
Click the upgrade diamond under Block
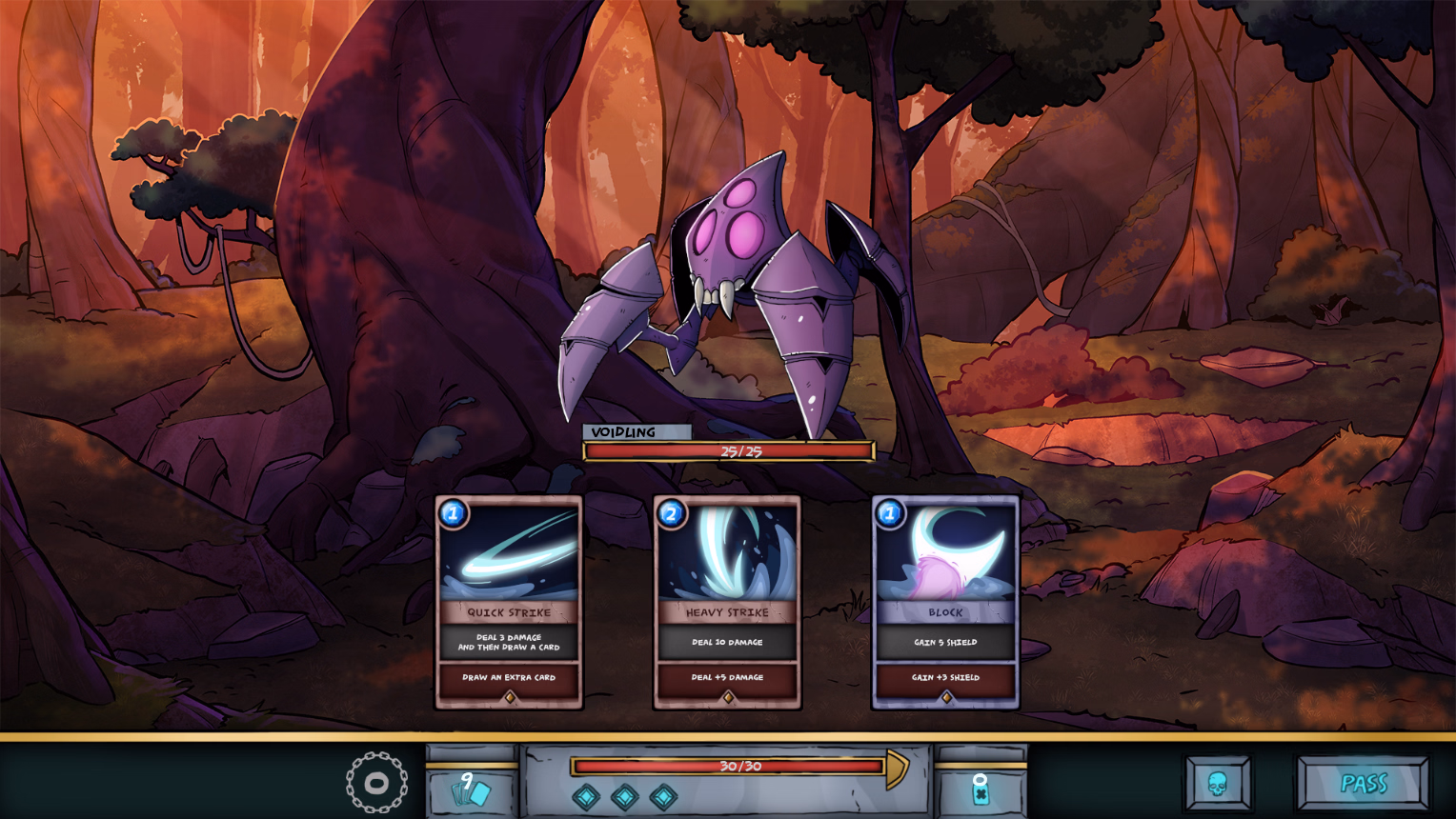(x=946, y=699)
